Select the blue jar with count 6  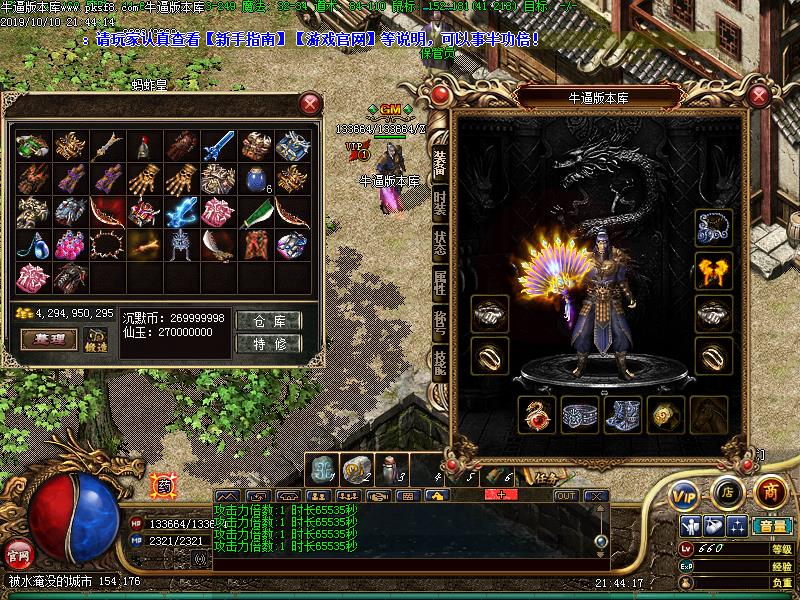(254, 181)
